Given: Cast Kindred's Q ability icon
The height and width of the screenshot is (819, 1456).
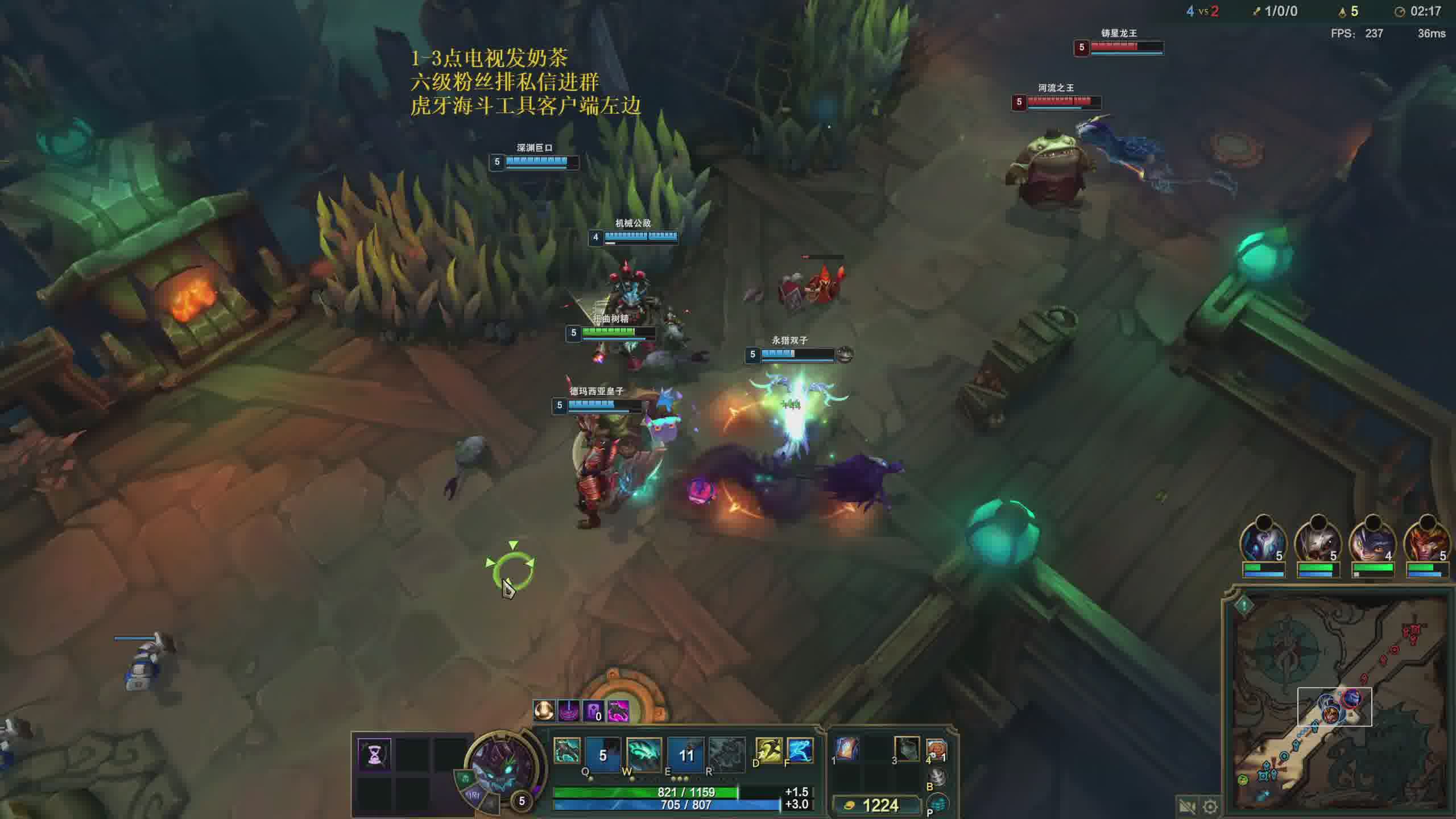Looking at the screenshot, I should pos(567,752).
